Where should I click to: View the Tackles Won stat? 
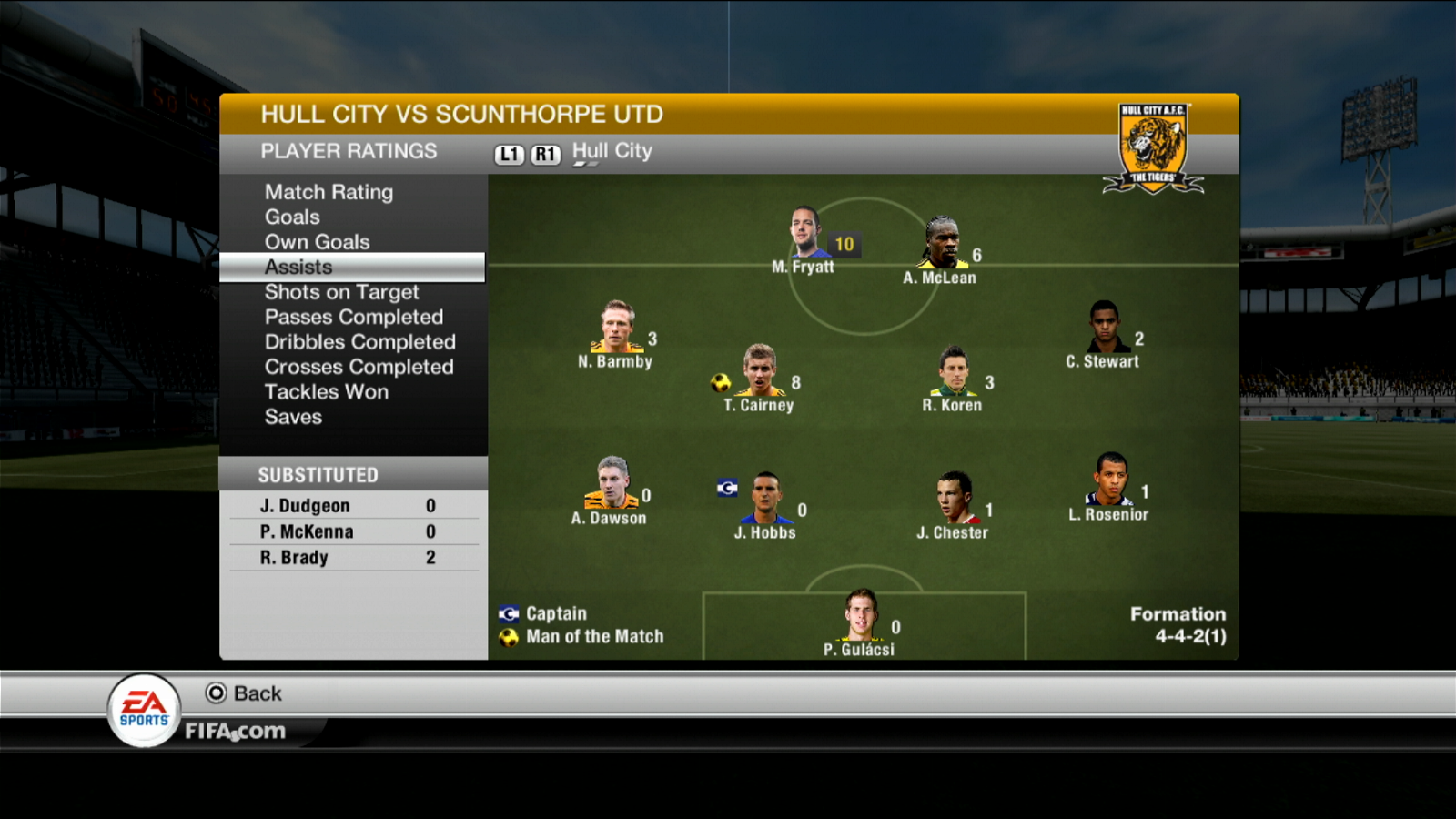tap(326, 392)
